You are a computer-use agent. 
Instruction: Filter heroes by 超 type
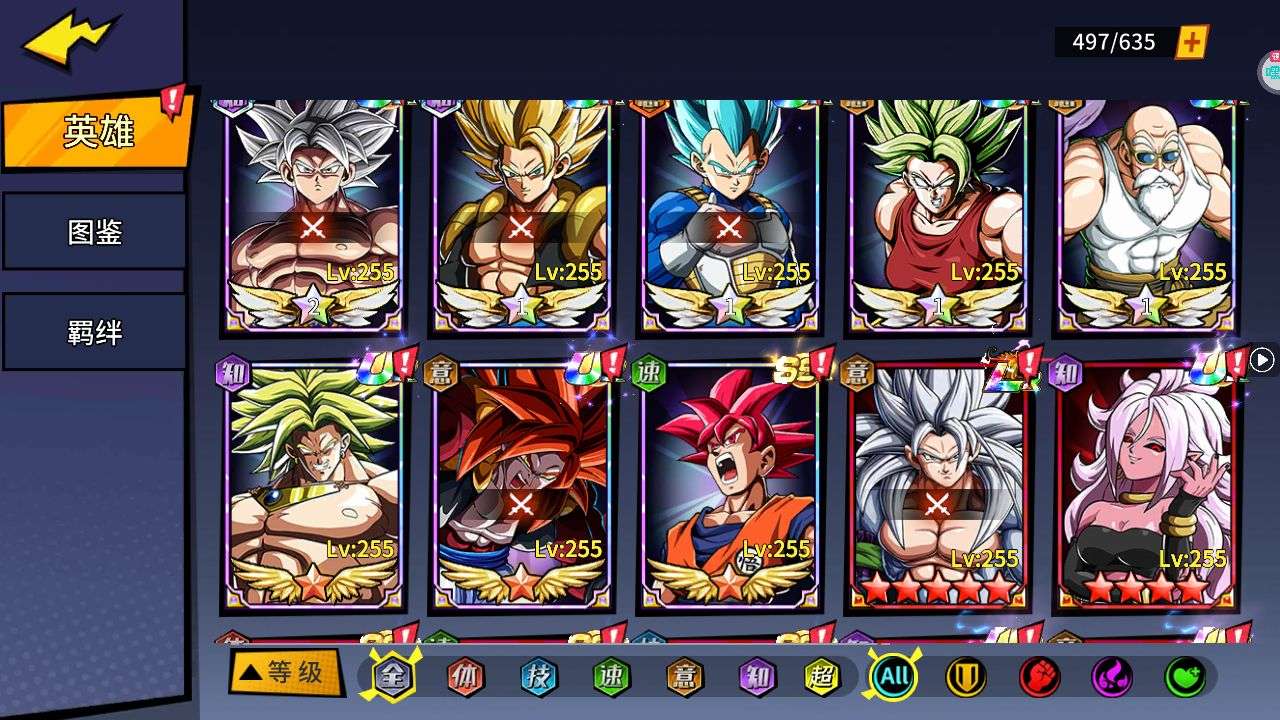822,677
